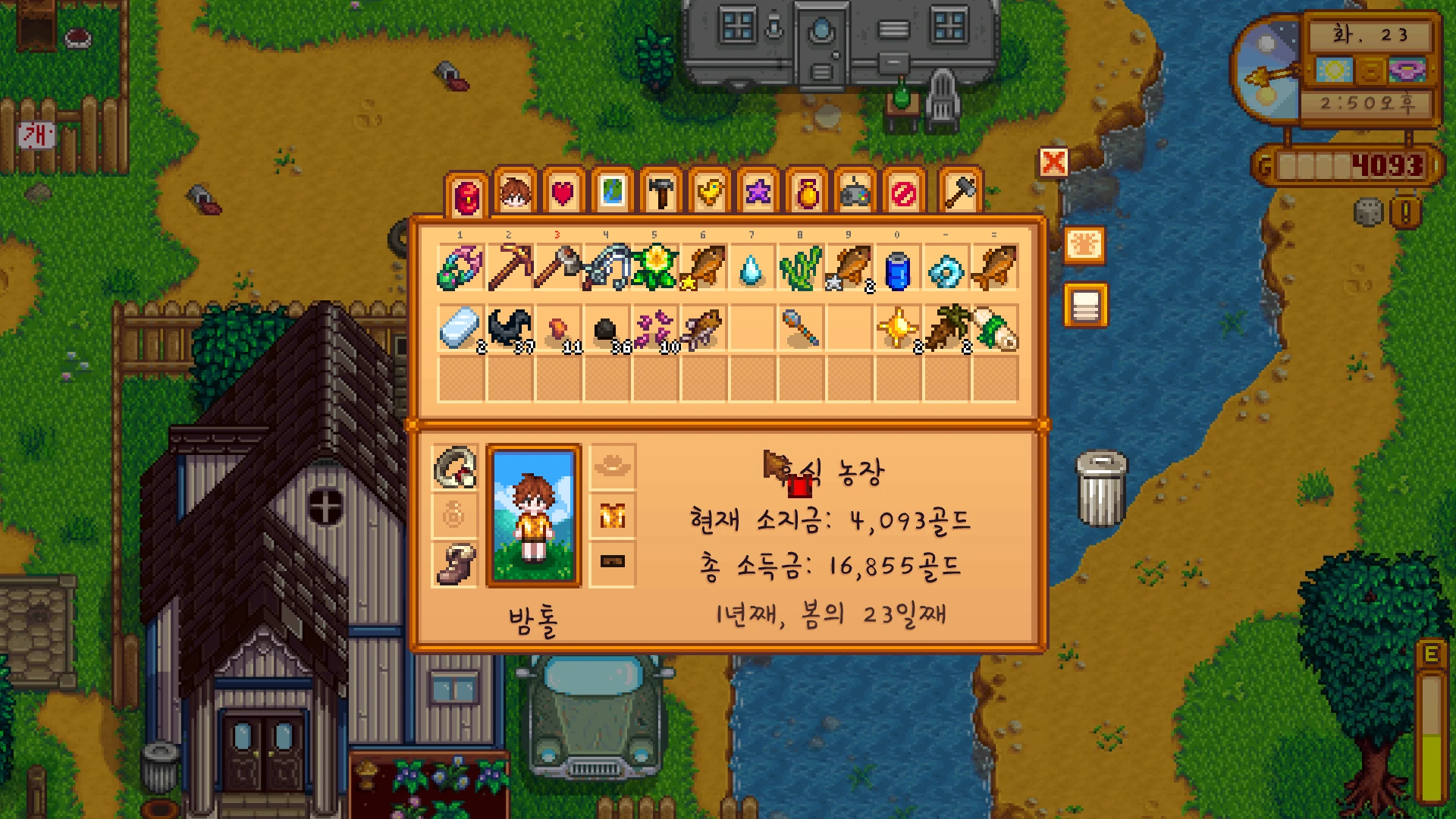1456x819 pixels.
Task: Open the journal exclamation mark icon
Action: tap(1405, 212)
